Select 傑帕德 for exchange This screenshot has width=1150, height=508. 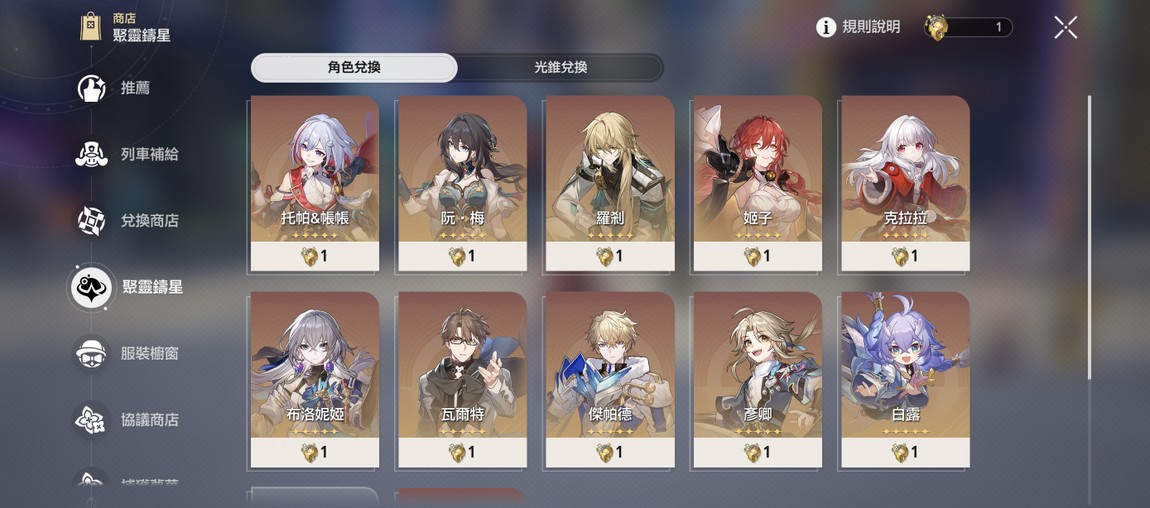(609, 379)
